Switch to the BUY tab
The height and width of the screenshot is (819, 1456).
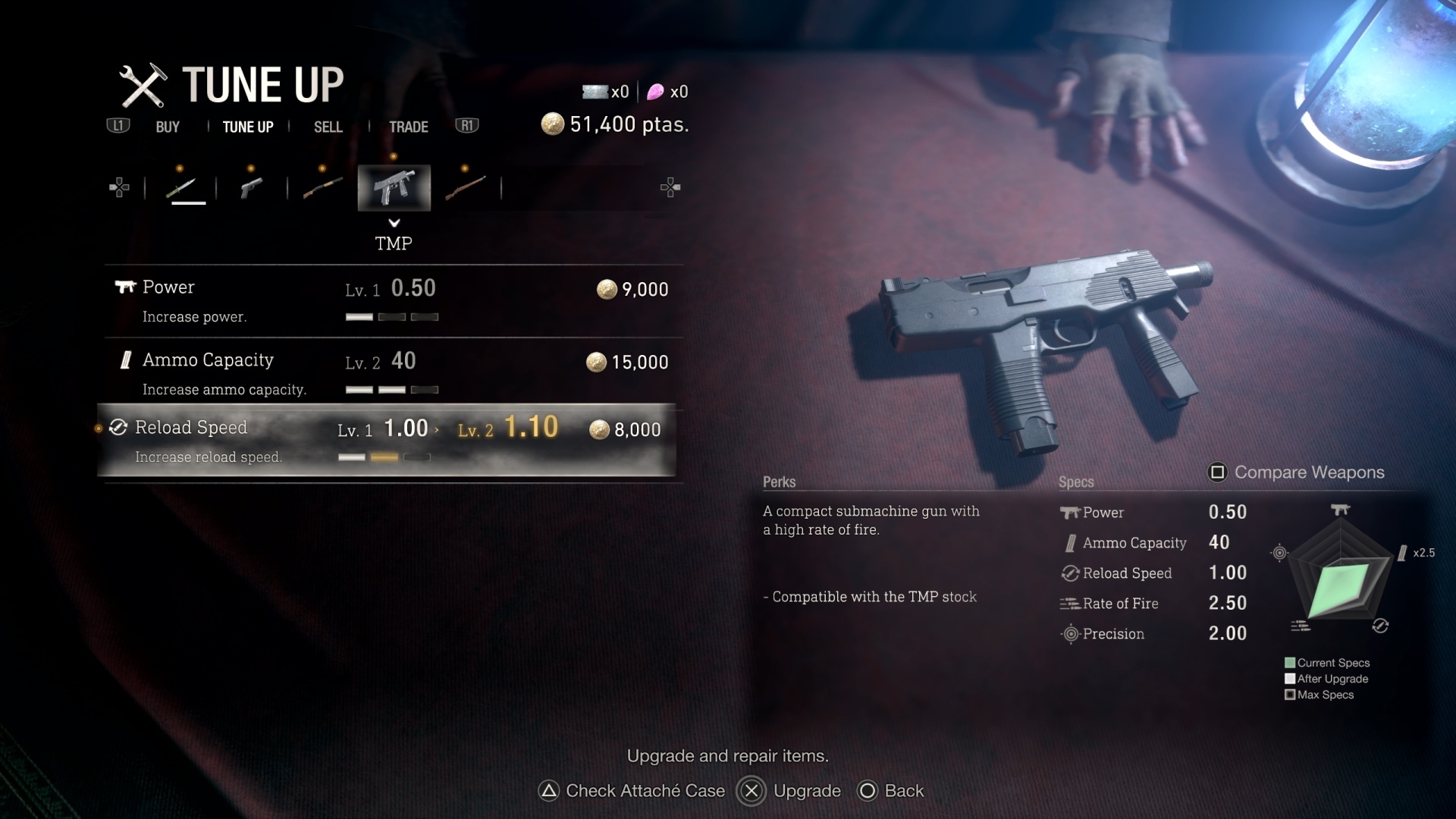168,127
